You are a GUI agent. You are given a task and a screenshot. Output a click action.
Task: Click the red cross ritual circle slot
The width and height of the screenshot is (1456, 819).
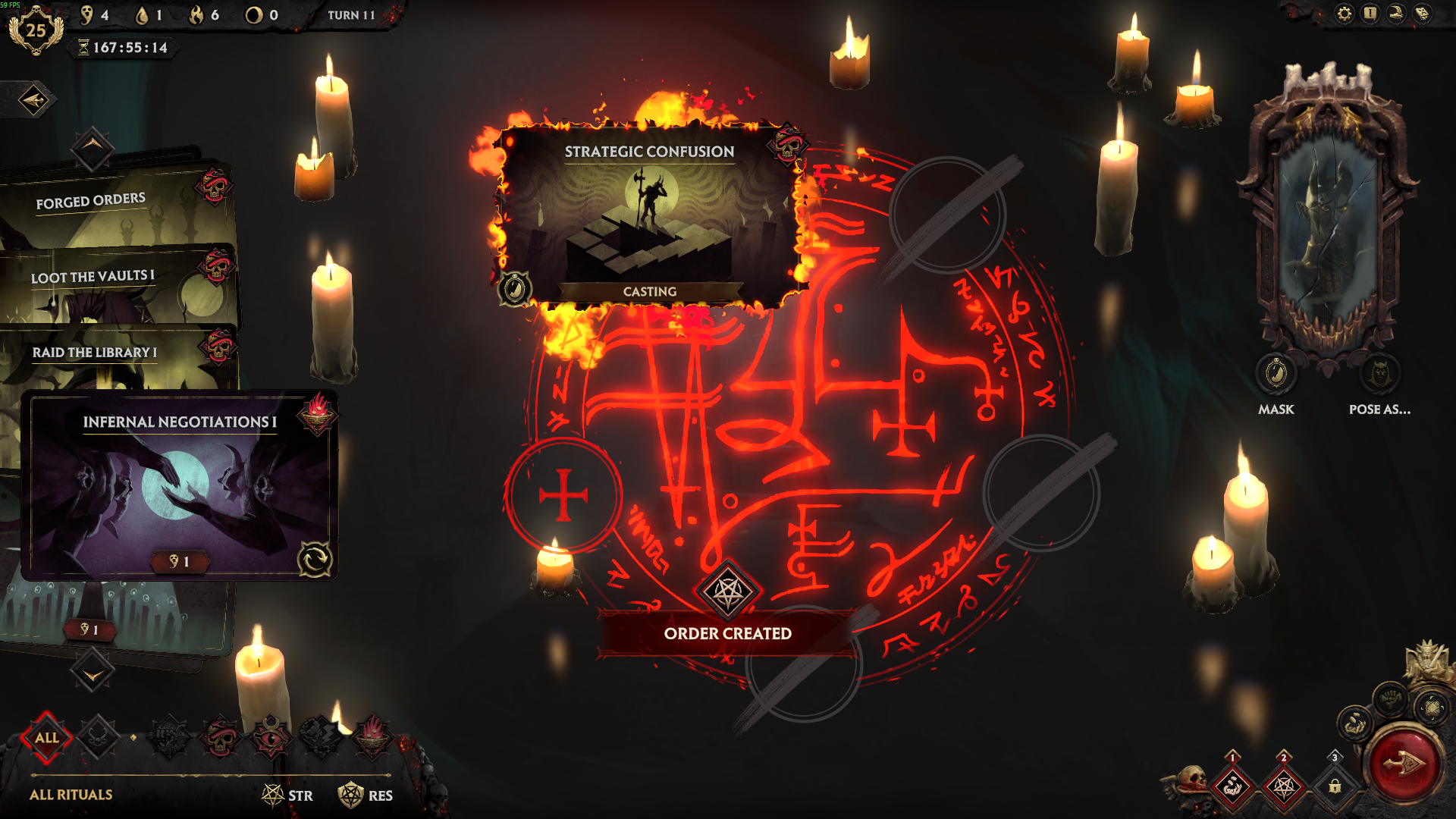tap(563, 495)
